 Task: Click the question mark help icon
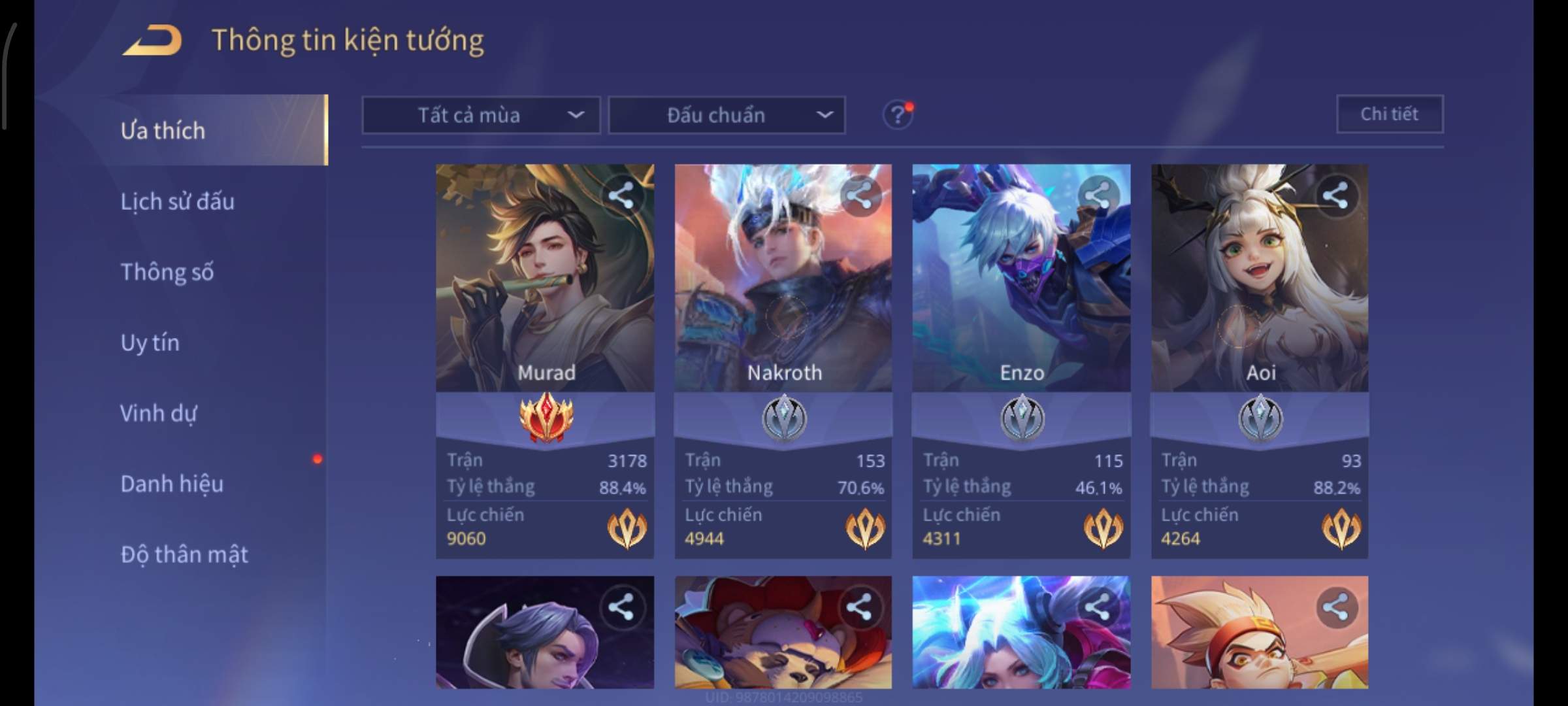(x=897, y=116)
